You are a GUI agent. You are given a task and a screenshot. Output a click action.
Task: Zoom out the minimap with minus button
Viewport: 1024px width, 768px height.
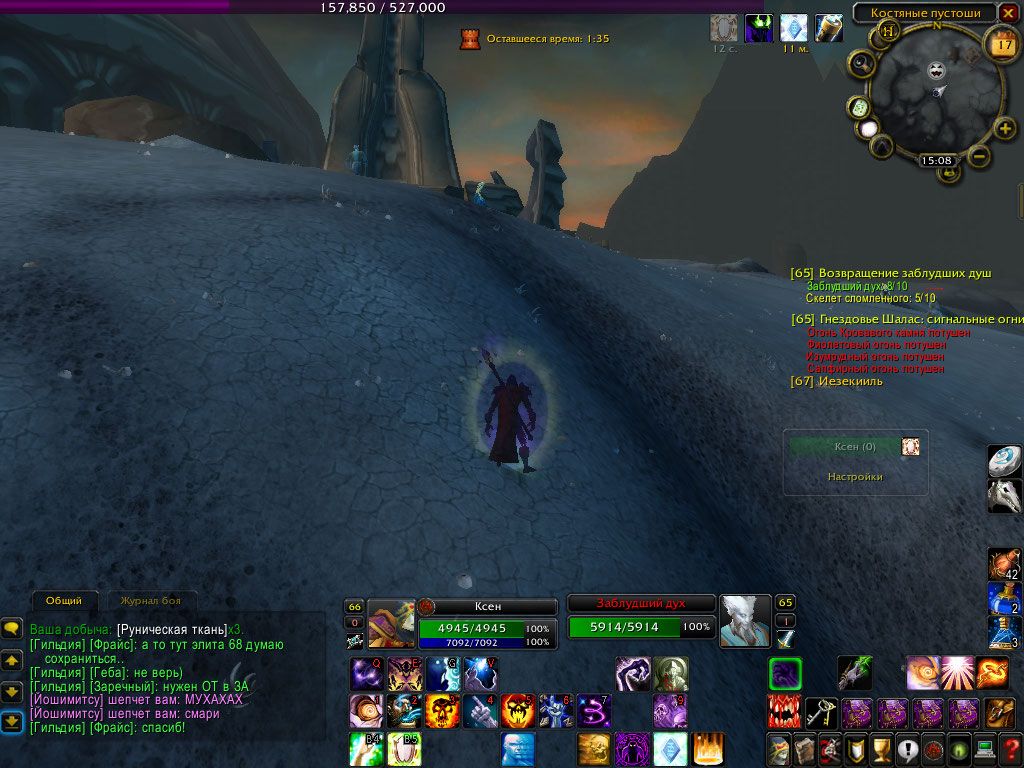point(980,155)
